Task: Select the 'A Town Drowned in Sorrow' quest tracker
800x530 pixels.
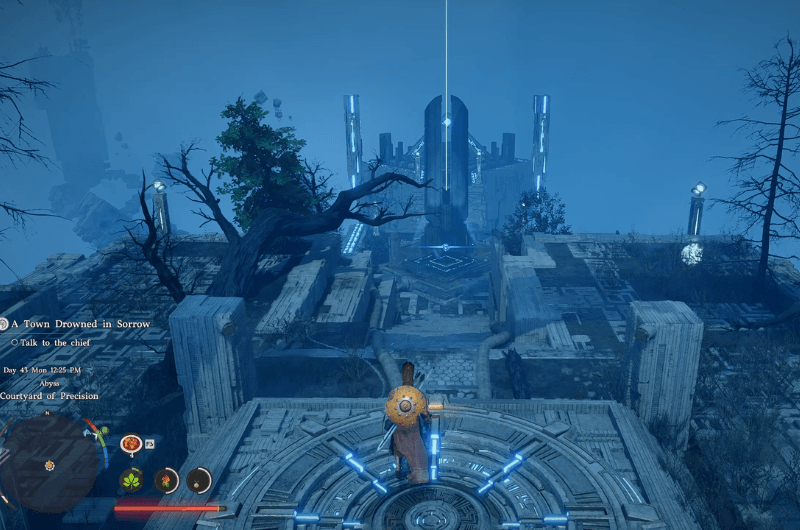Action: pos(80,324)
